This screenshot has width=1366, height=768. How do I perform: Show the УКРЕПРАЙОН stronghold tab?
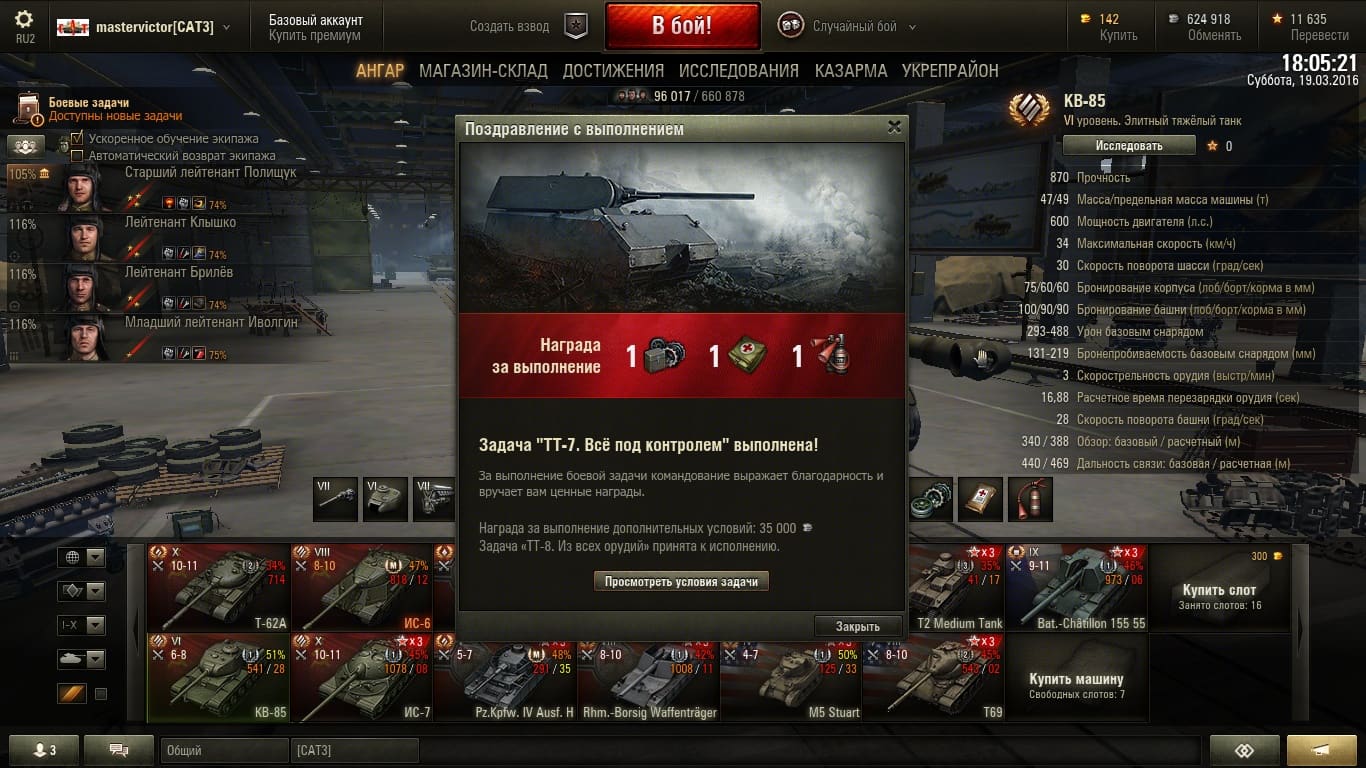[x=950, y=71]
